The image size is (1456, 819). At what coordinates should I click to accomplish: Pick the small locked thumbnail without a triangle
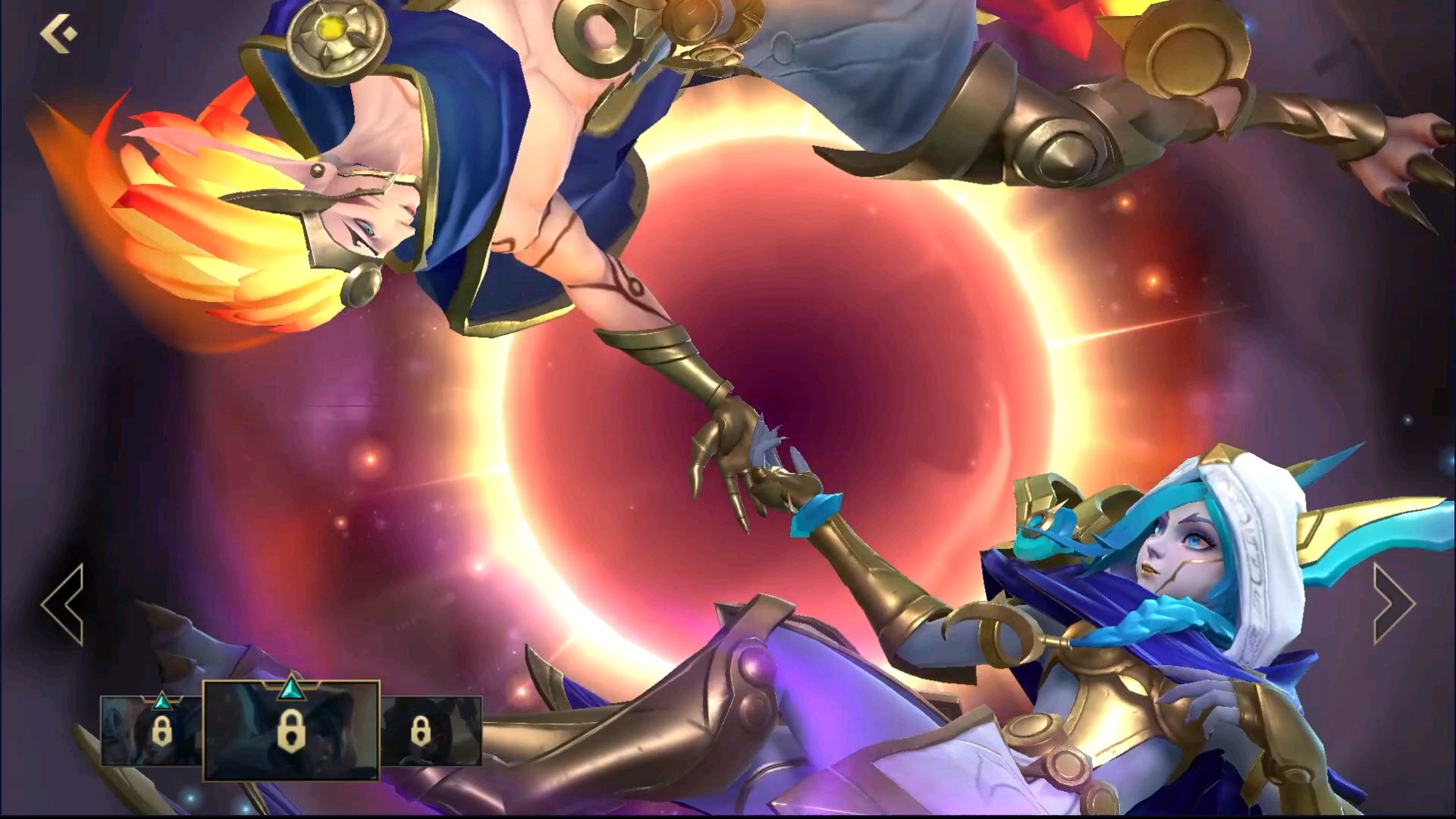[x=430, y=731]
